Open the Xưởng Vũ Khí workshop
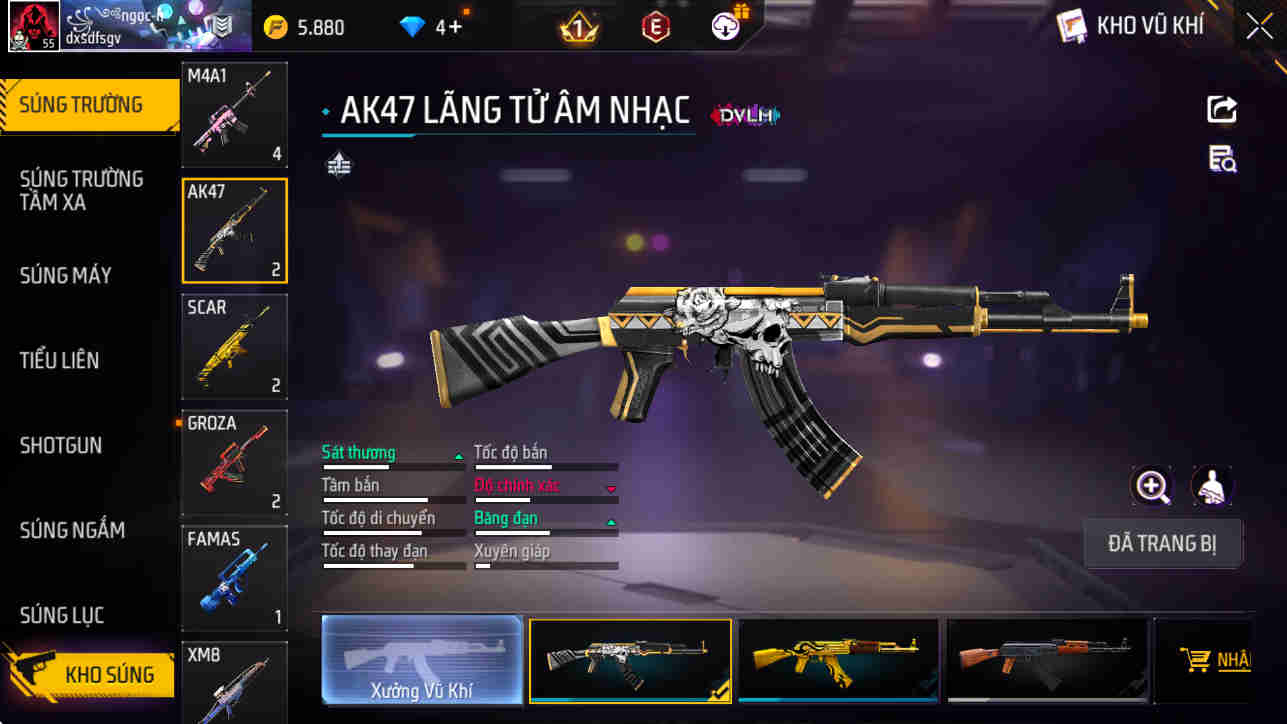This screenshot has width=1287, height=724. pyautogui.click(x=422, y=660)
